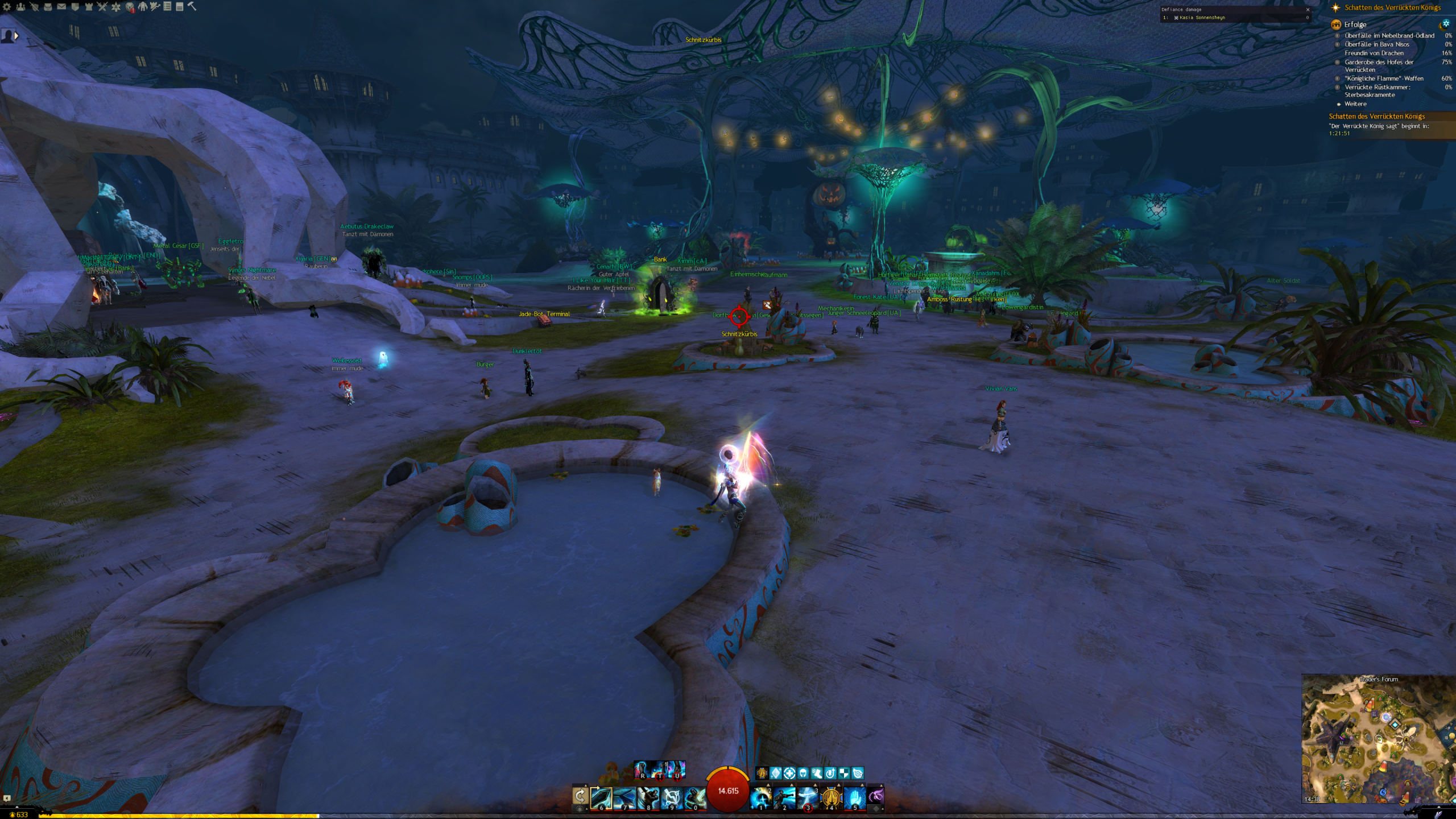Open the gear options menu
This screenshot has width=1456, height=819.
[7, 7]
